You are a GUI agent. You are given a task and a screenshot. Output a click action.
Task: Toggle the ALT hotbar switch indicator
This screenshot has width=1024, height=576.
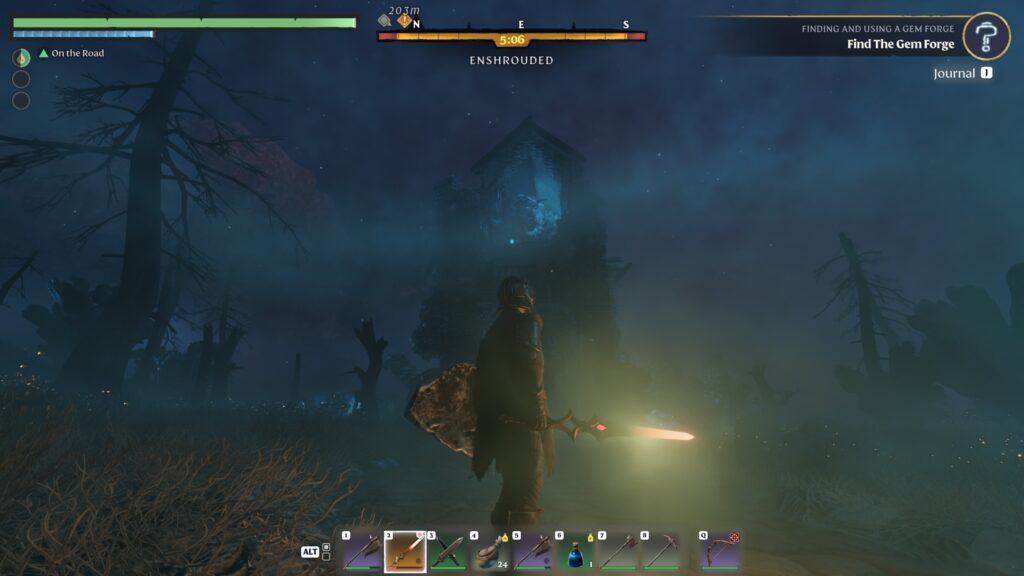coord(315,552)
